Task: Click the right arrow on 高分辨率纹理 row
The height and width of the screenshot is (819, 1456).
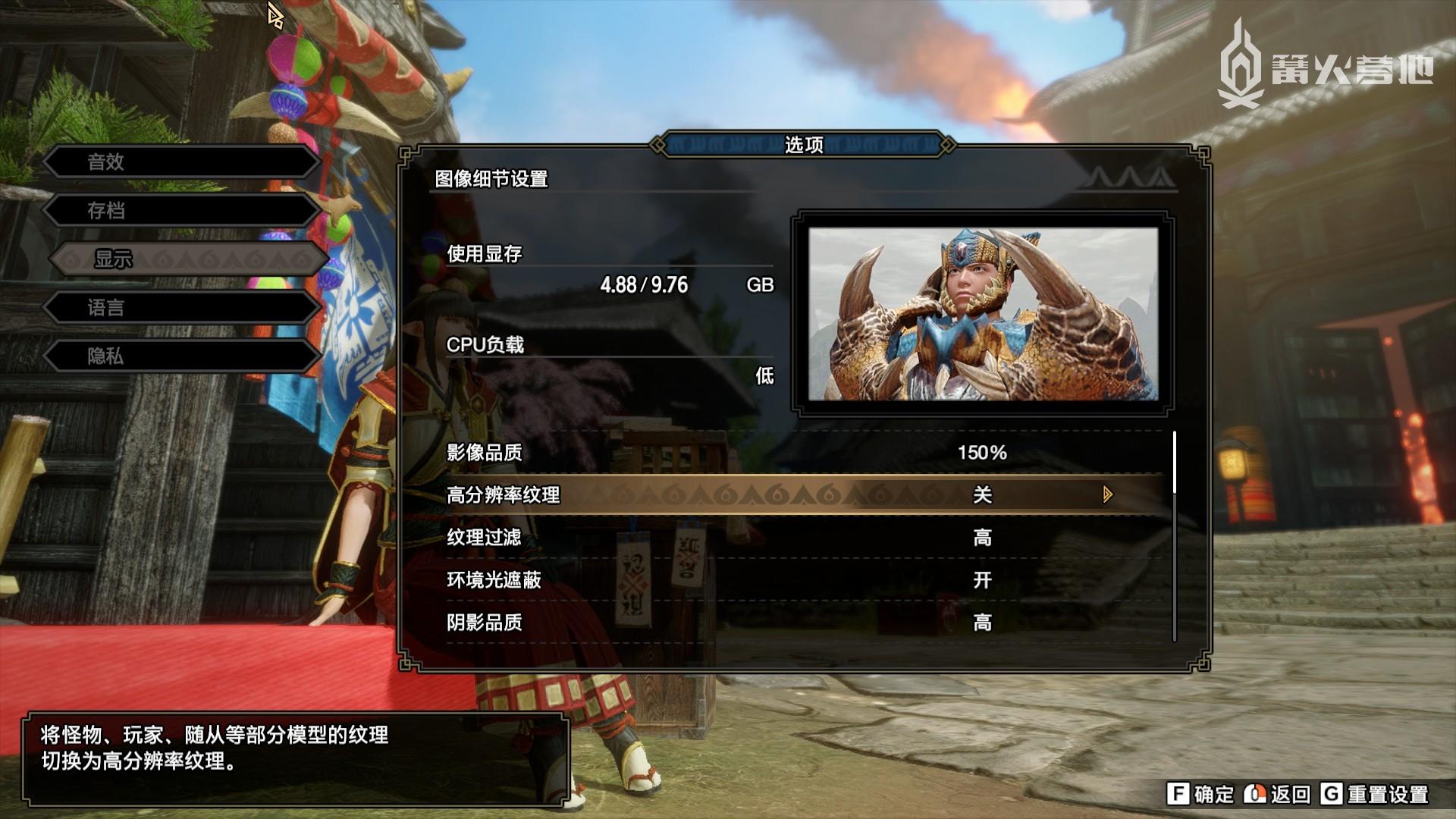Action: click(x=1107, y=495)
